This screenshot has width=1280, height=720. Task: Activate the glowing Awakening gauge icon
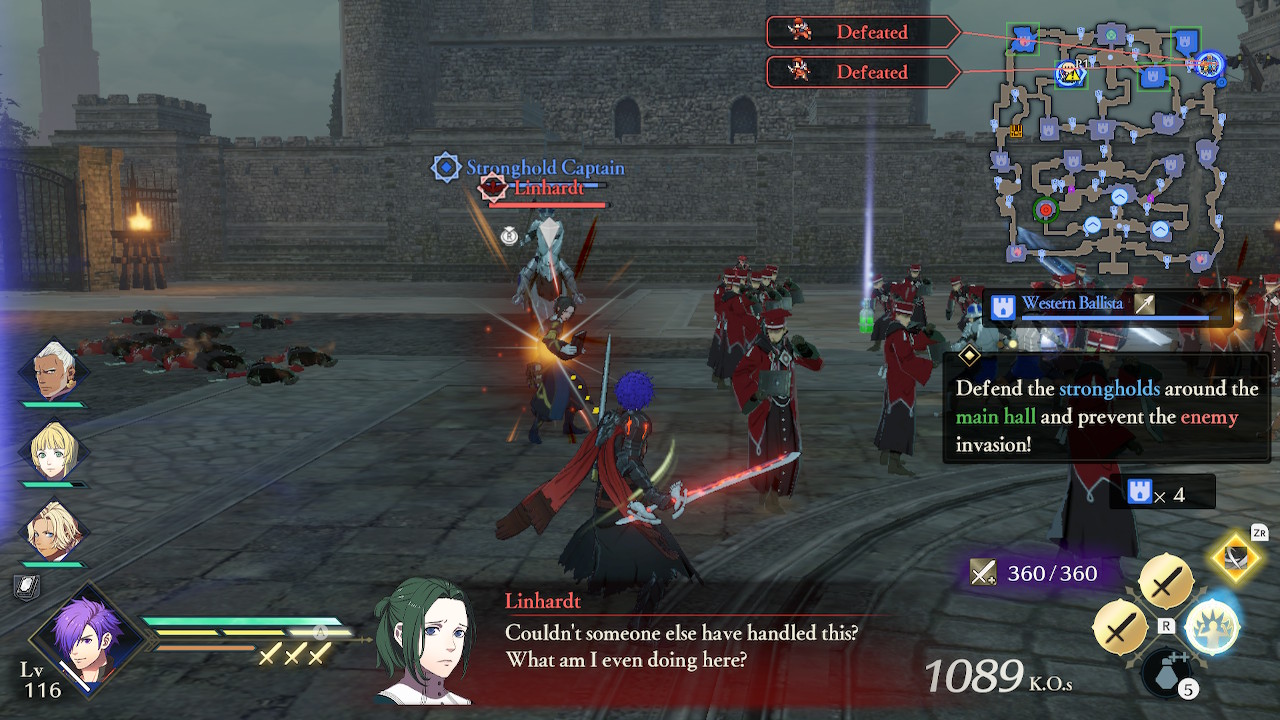[1210, 628]
